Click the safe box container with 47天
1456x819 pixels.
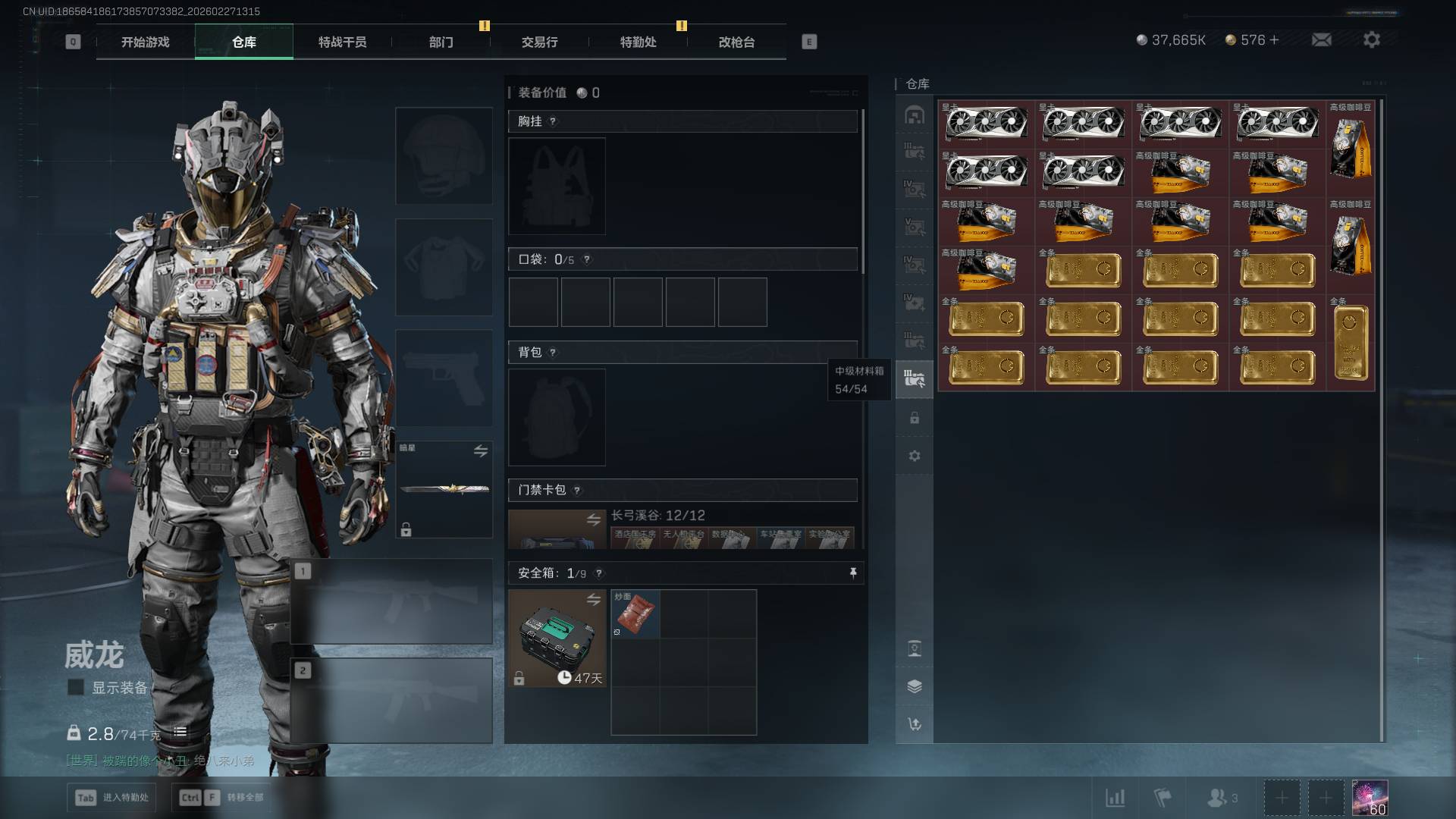pos(557,638)
